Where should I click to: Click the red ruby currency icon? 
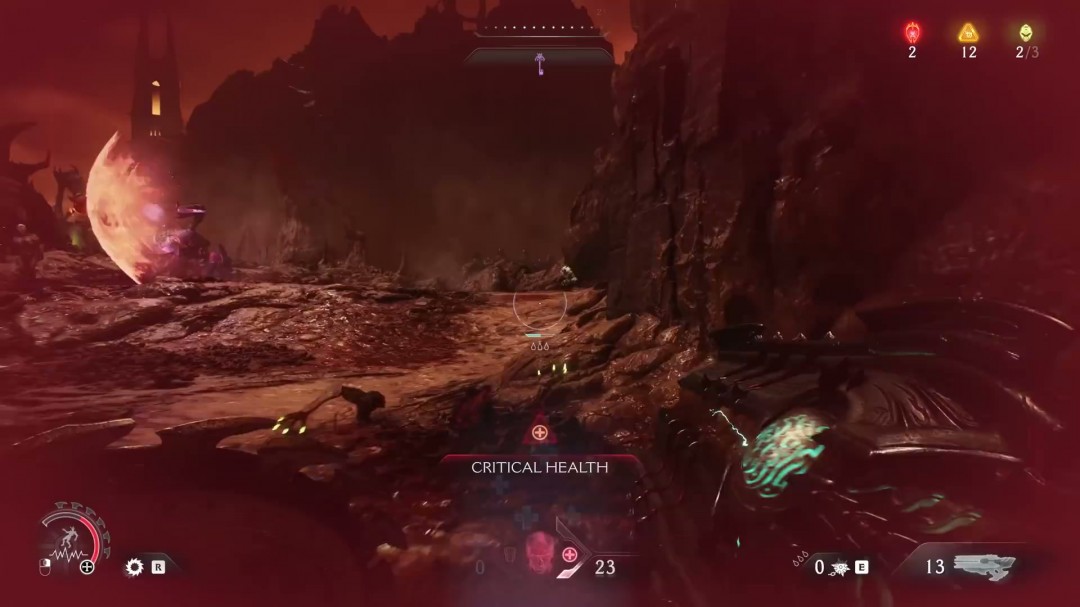912,32
